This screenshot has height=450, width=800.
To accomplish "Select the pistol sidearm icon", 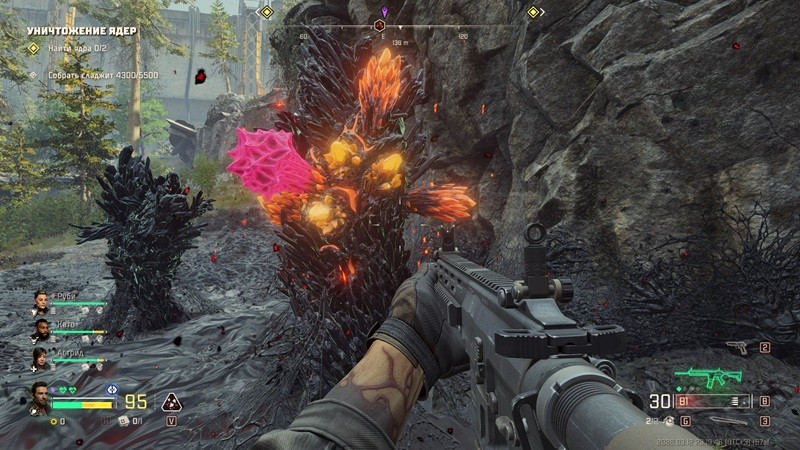I will coord(737,348).
